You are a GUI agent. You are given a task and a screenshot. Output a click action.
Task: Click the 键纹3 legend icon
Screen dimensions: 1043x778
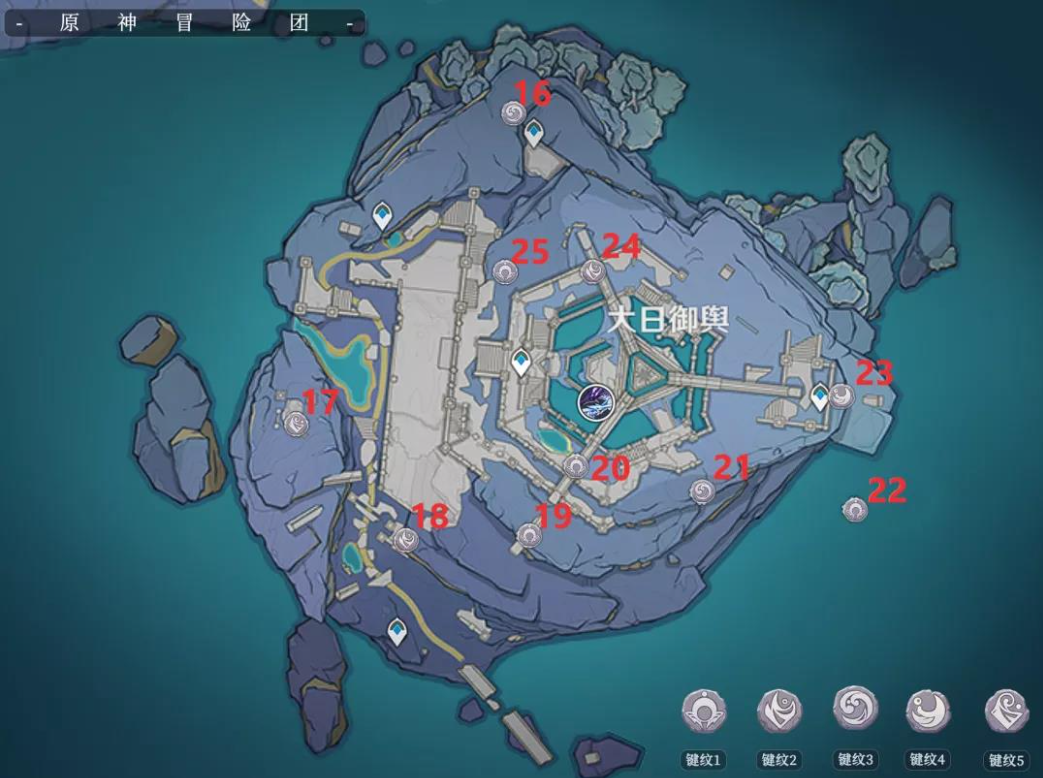click(853, 710)
